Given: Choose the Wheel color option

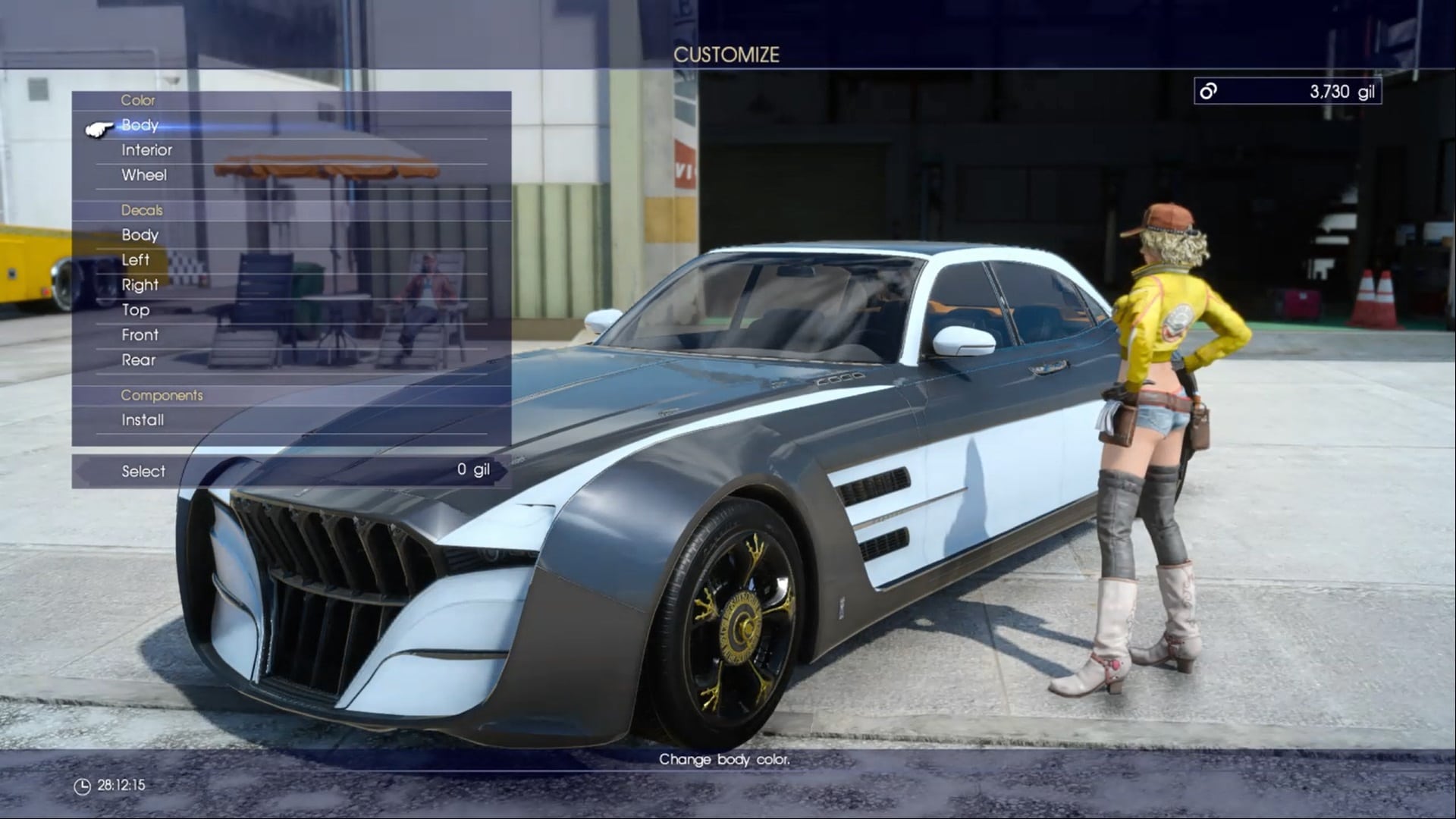Looking at the screenshot, I should click(x=144, y=175).
